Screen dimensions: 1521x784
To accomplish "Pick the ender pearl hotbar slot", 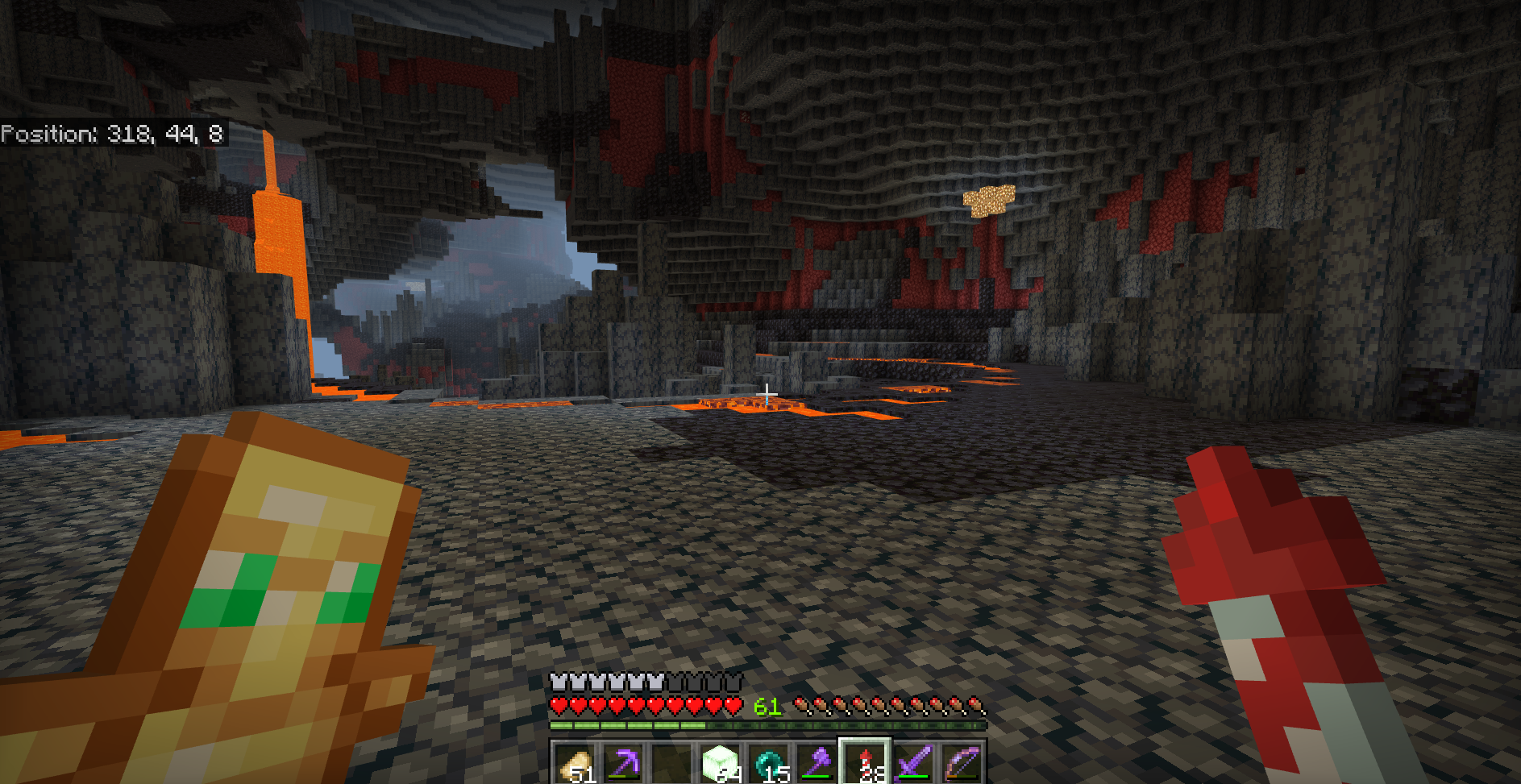I will pos(768,762).
